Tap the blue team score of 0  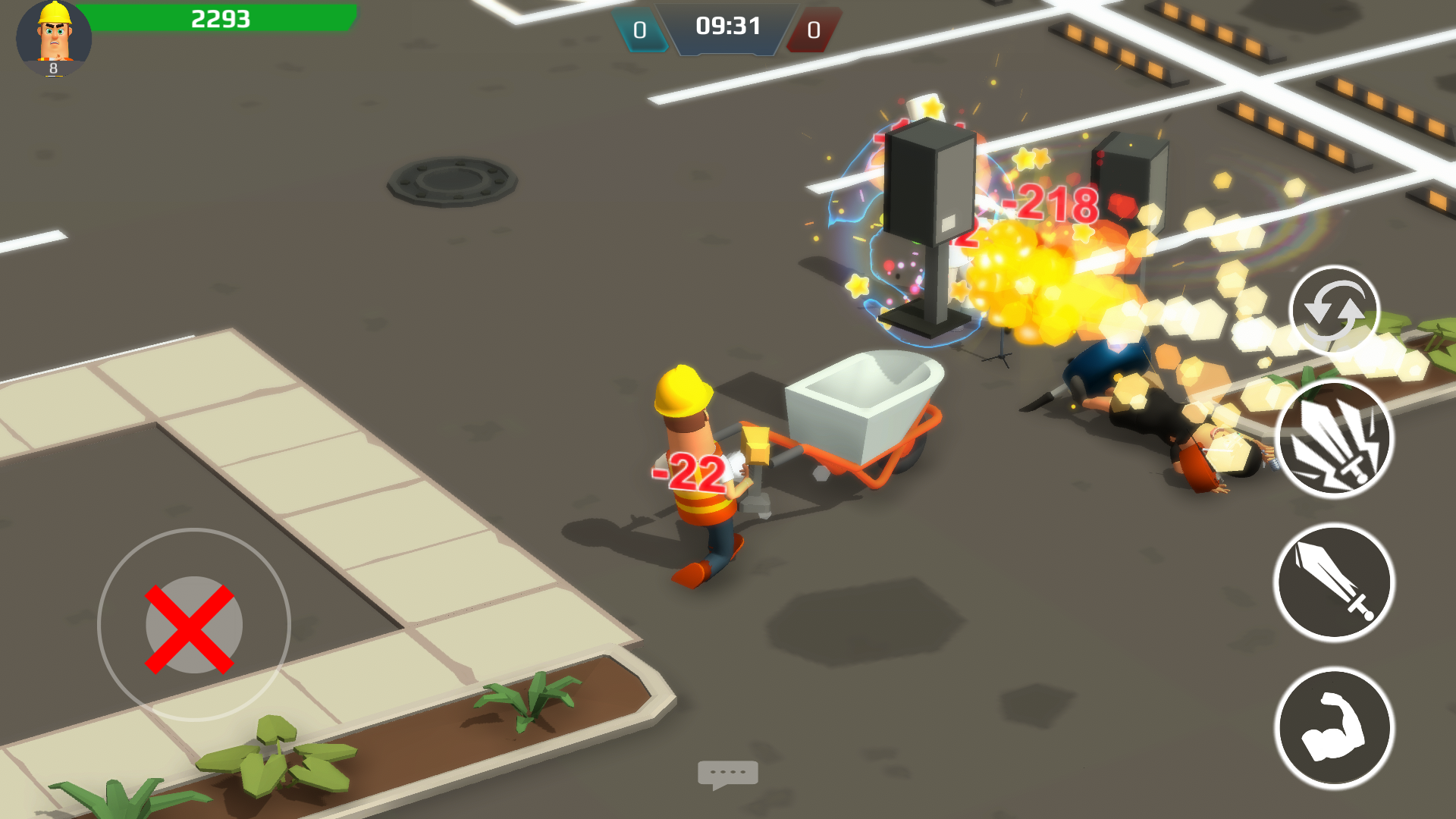tap(639, 30)
